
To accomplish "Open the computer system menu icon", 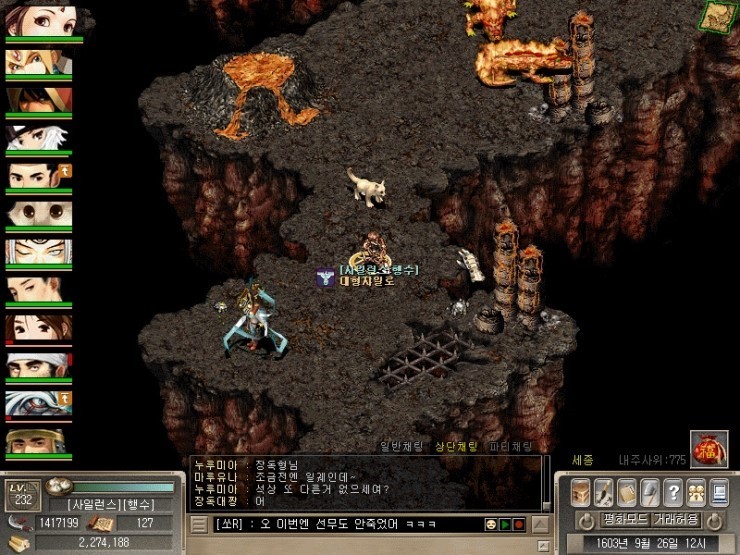I will point(720,492).
